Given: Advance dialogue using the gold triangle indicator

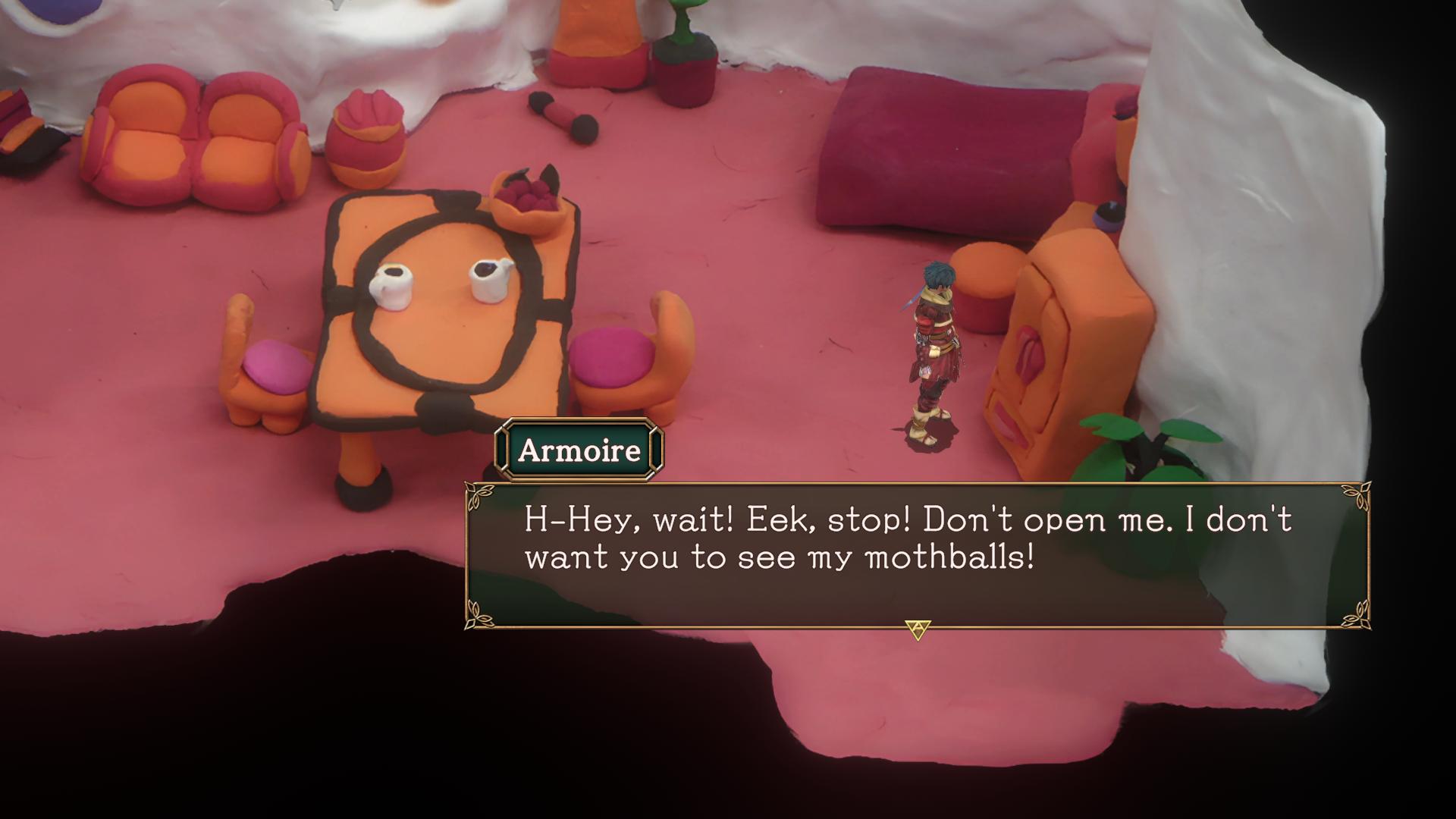Looking at the screenshot, I should [918, 629].
